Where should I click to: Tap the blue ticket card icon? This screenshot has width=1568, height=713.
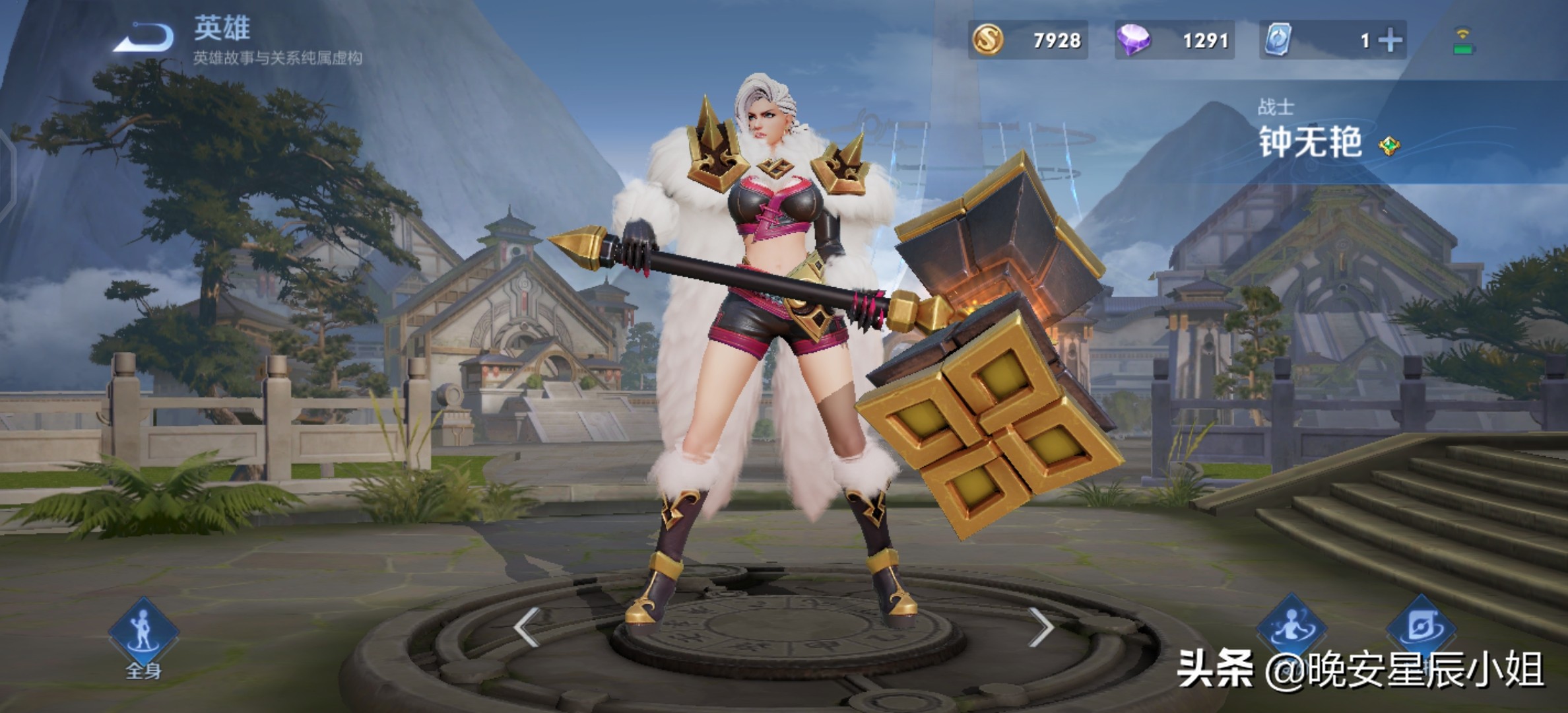tap(1278, 40)
